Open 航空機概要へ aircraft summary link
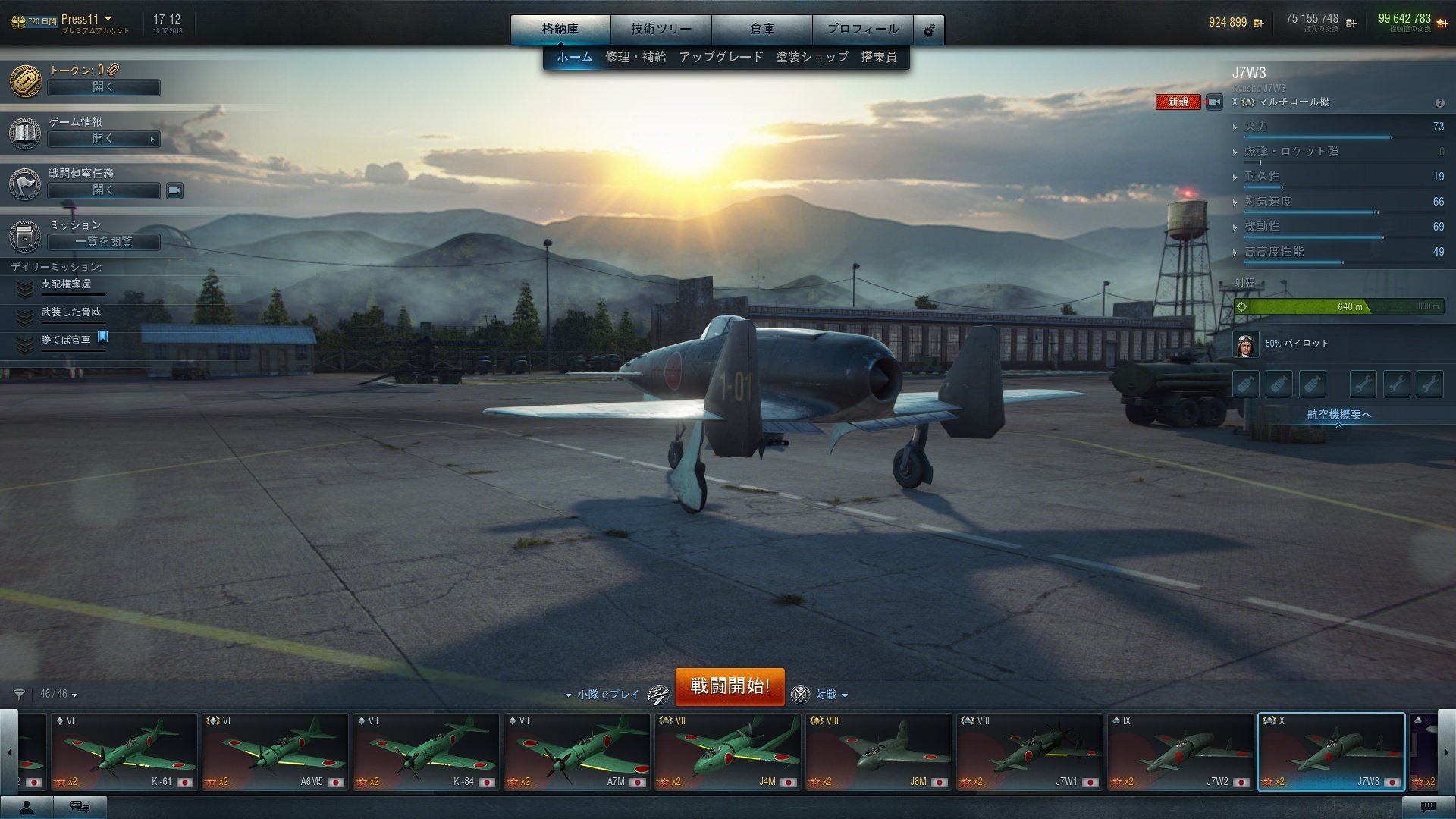 click(x=1338, y=415)
